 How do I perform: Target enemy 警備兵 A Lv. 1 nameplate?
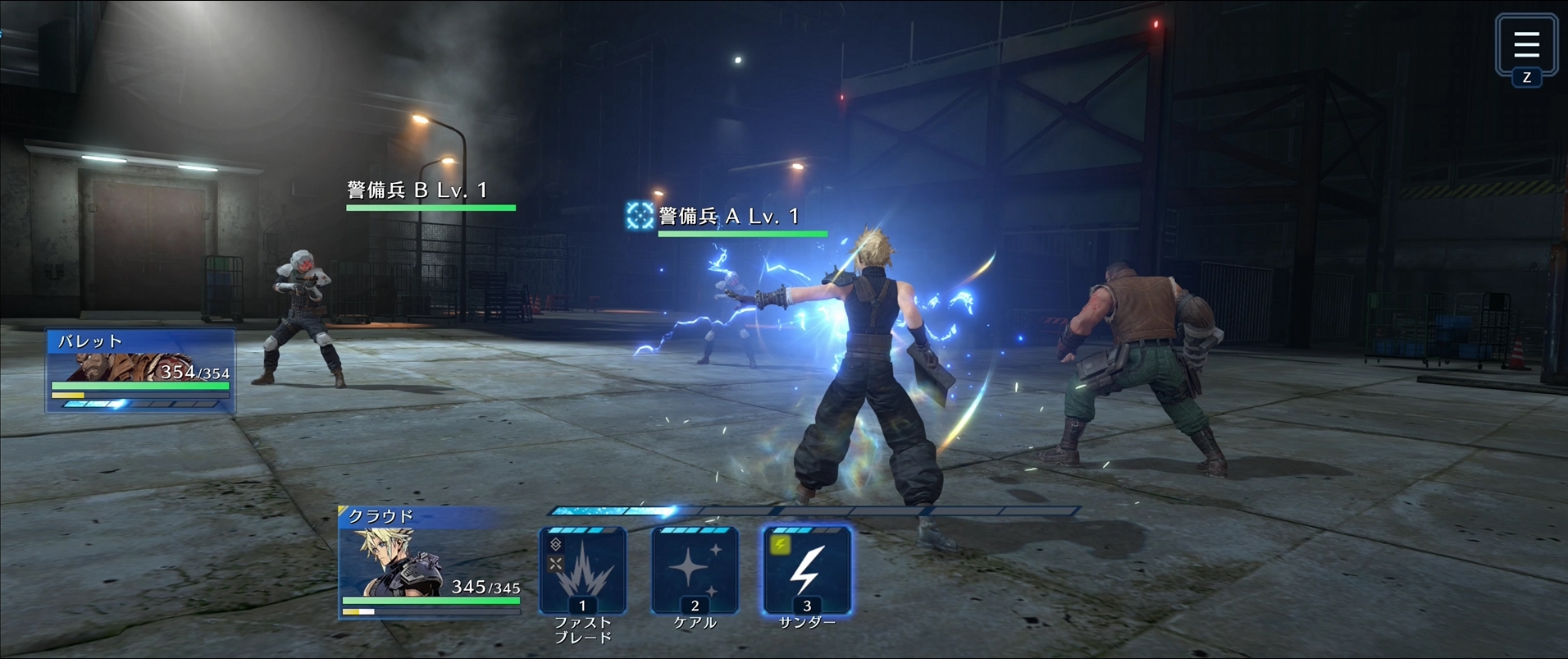[x=728, y=217]
